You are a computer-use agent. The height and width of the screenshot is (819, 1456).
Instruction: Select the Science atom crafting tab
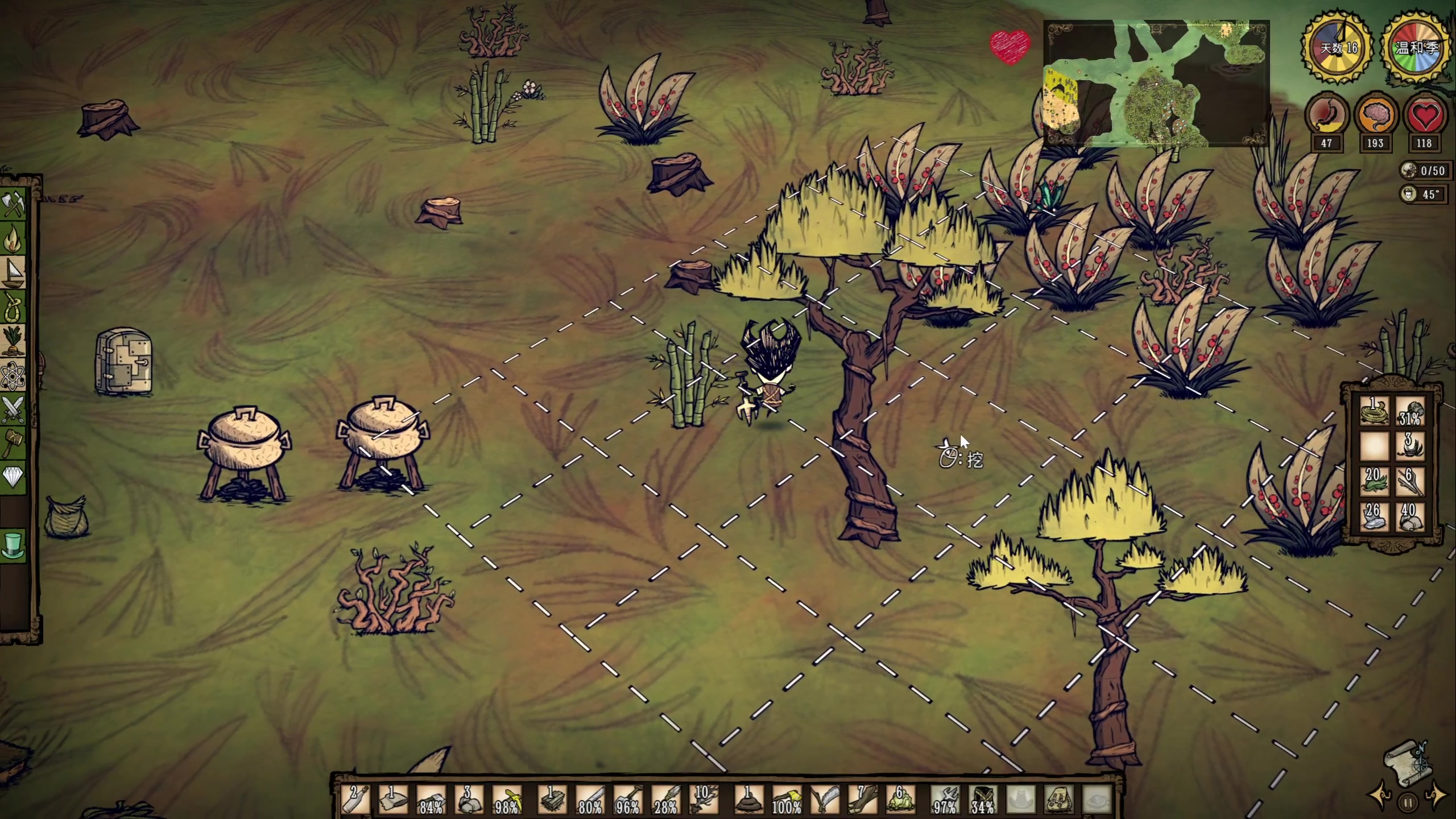14,375
